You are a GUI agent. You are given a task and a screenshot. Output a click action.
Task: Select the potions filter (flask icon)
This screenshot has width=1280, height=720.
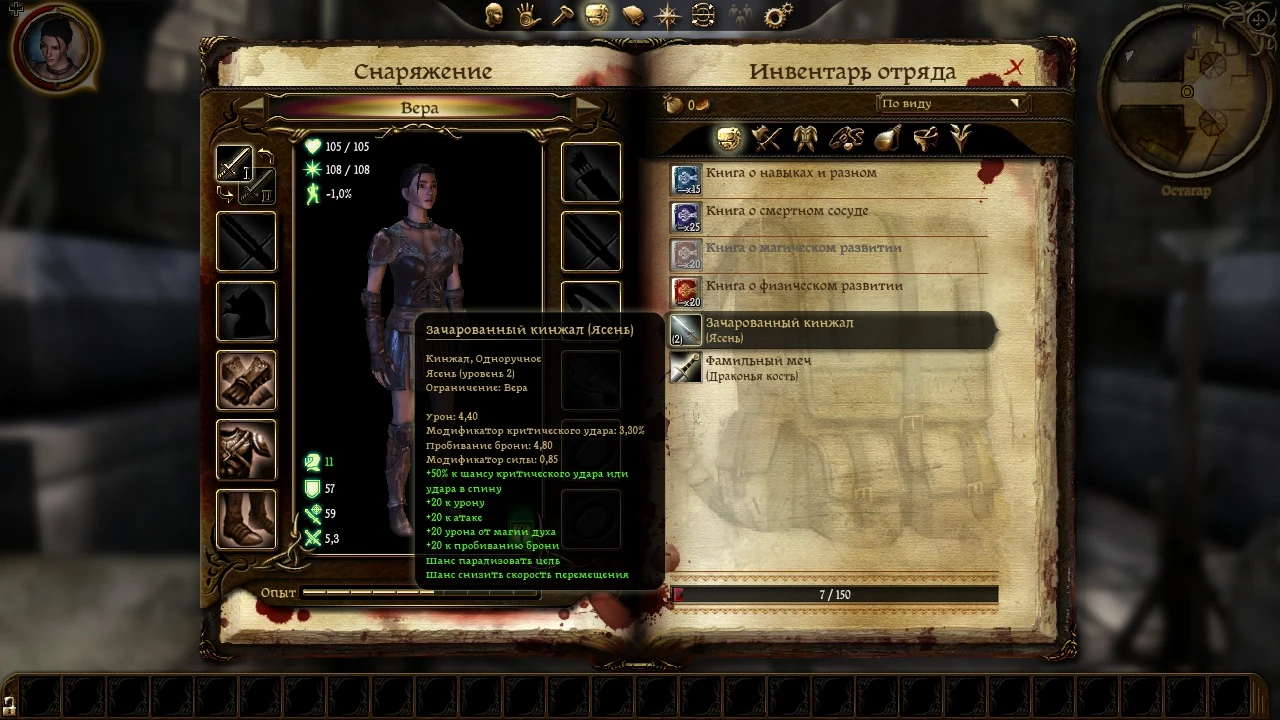(885, 139)
